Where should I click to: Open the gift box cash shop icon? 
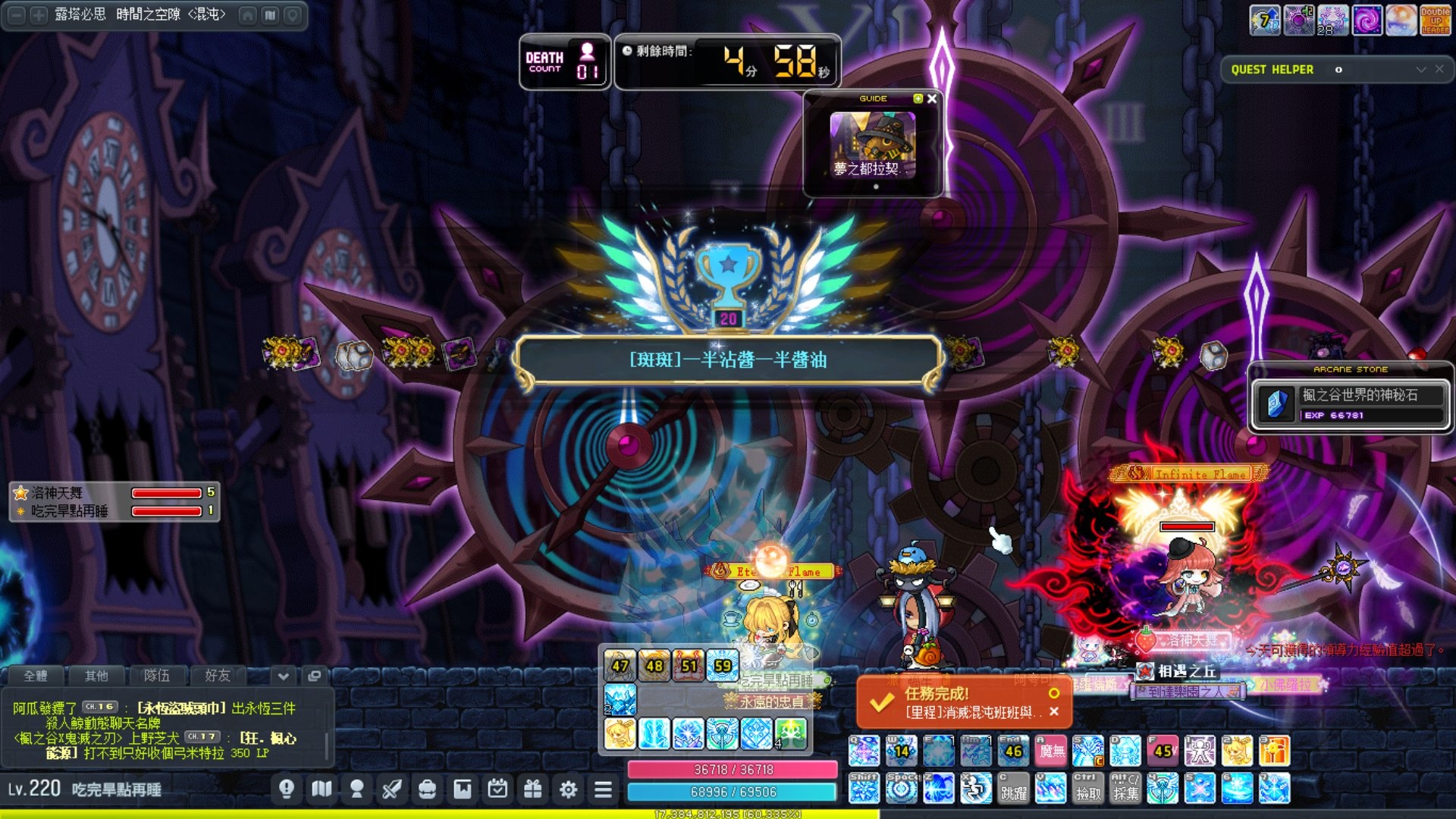[533, 789]
